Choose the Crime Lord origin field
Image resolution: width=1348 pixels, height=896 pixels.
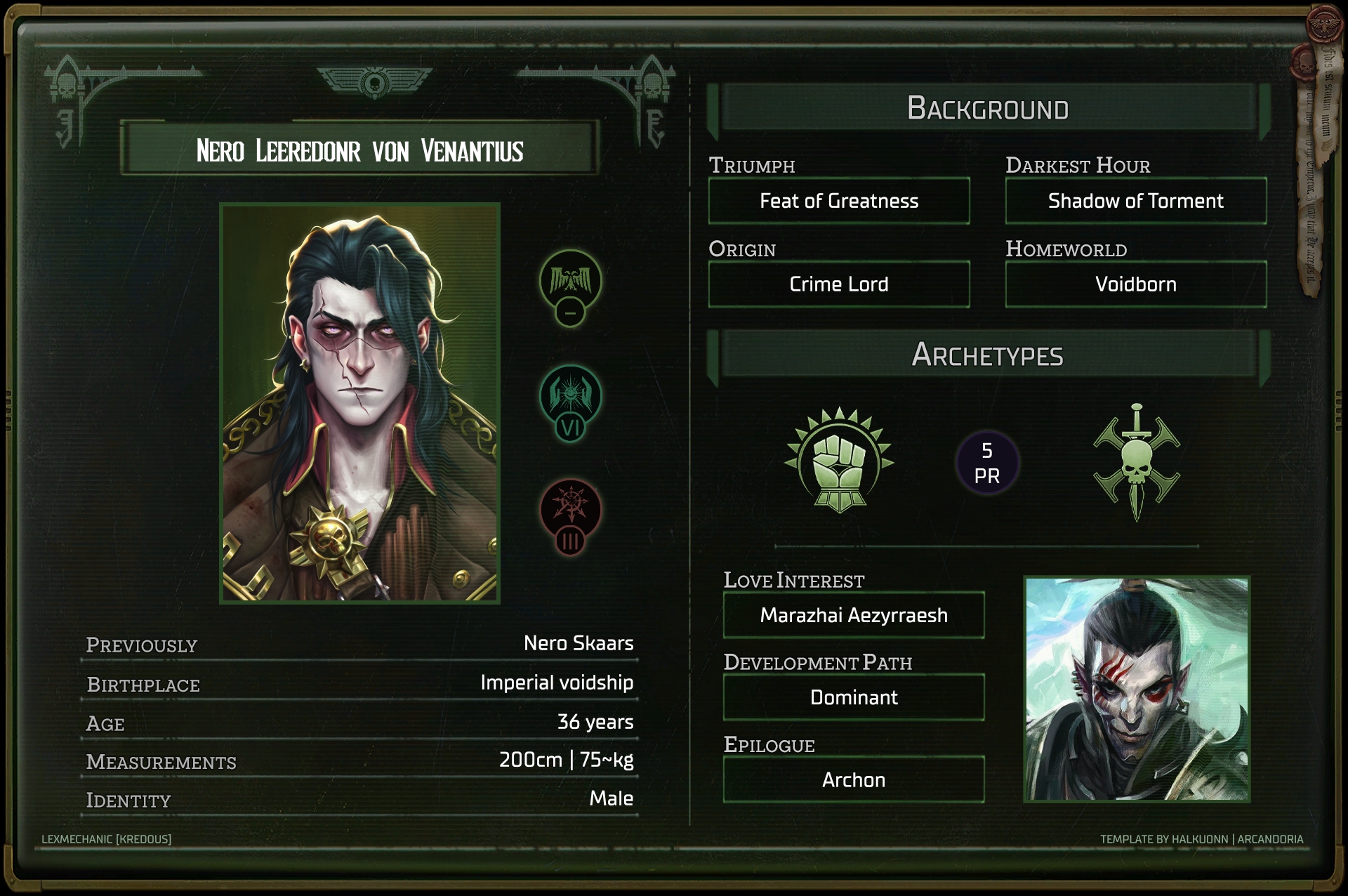point(839,284)
